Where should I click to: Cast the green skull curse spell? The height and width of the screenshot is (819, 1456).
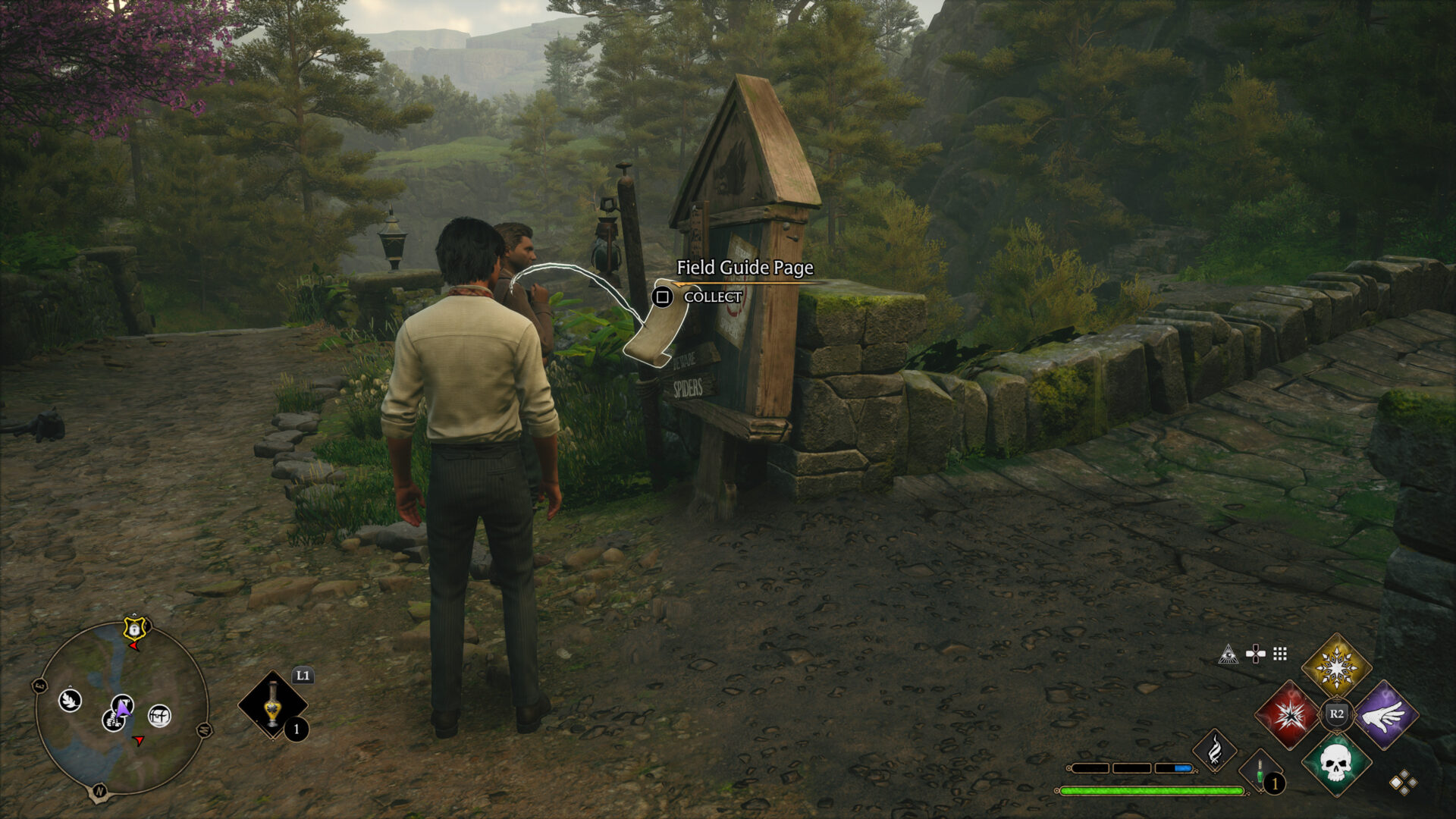[x=1336, y=762]
